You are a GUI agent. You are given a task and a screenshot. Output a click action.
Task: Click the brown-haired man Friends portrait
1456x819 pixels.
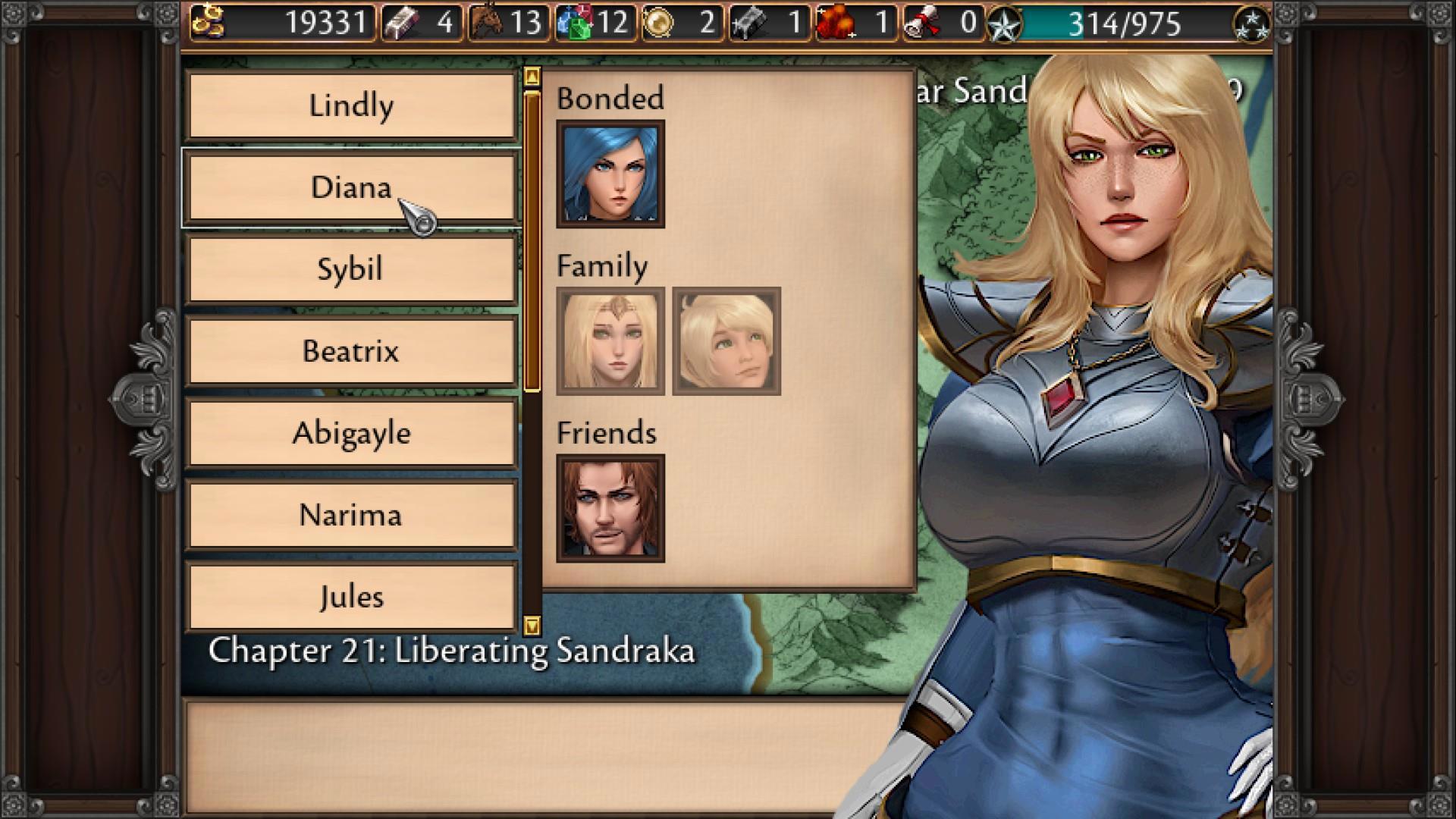point(610,508)
